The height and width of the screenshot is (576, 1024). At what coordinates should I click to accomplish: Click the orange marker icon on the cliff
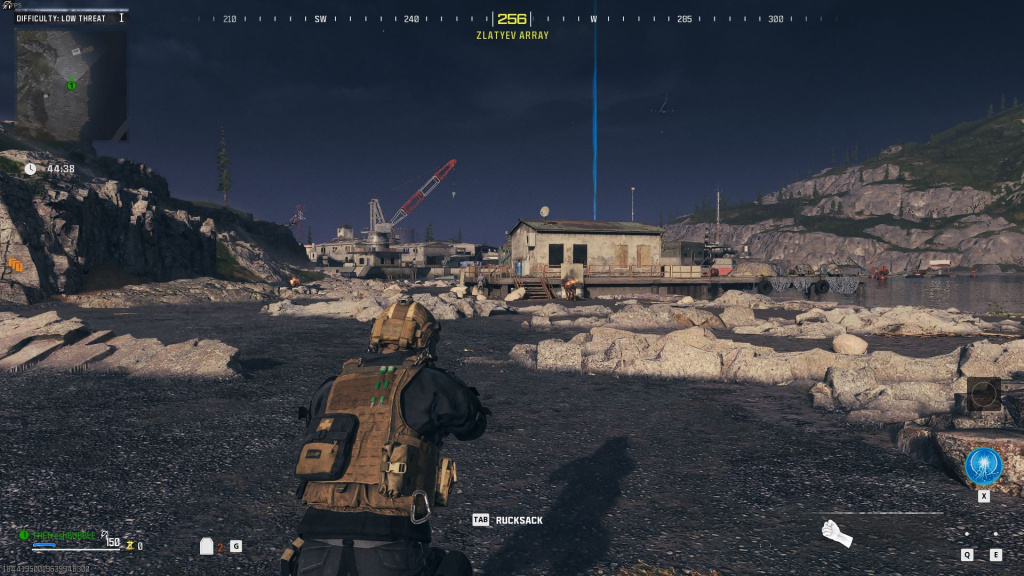tap(15, 265)
